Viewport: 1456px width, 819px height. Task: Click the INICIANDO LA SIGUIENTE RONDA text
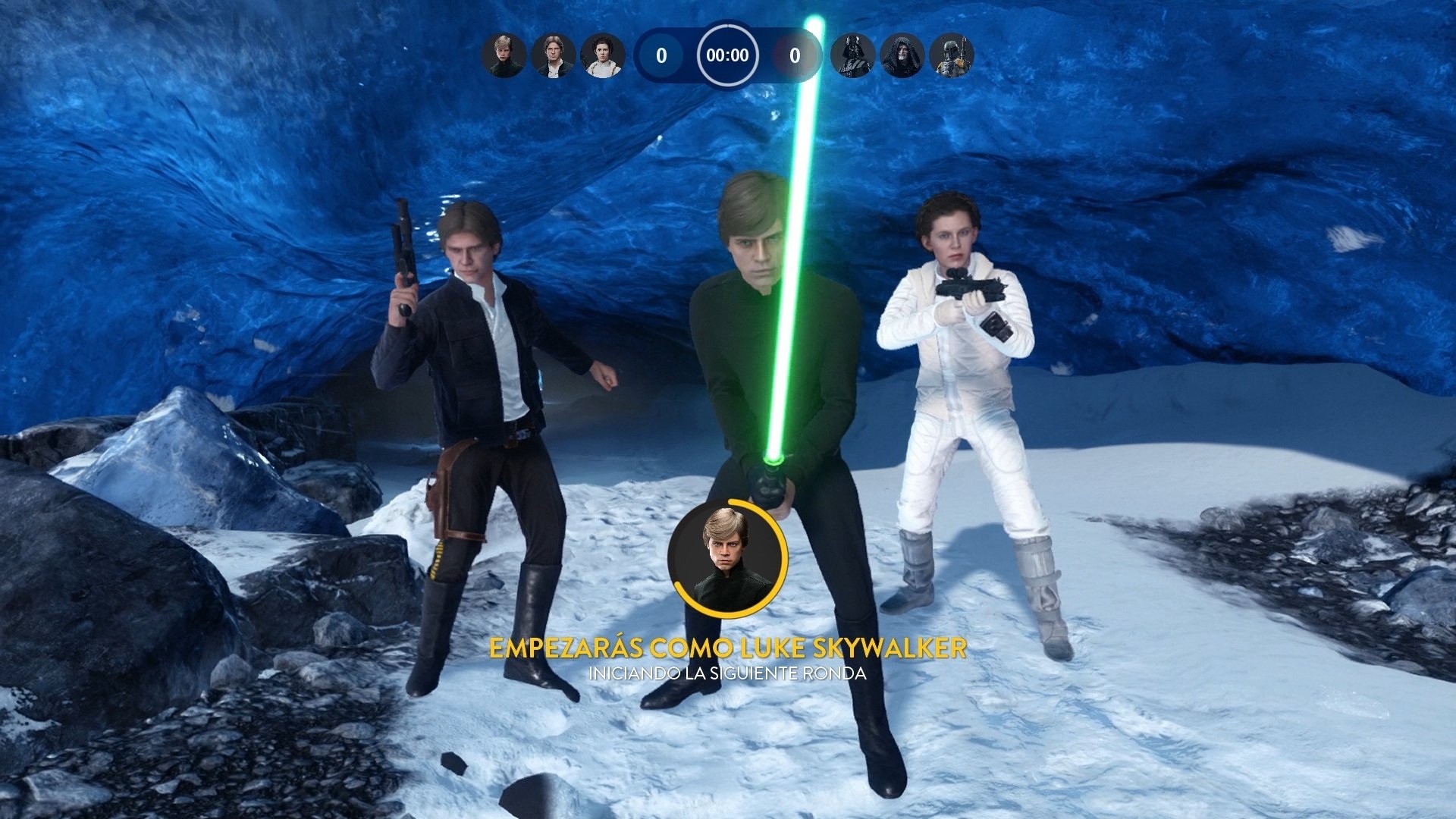pyautogui.click(x=729, y=672)
